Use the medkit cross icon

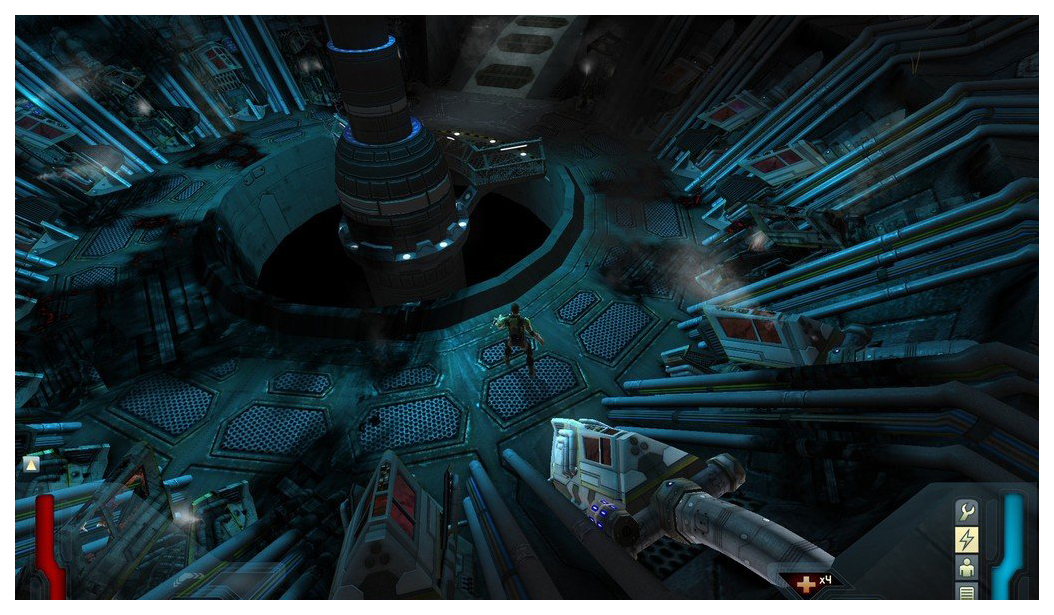click(x=803, y=582)
